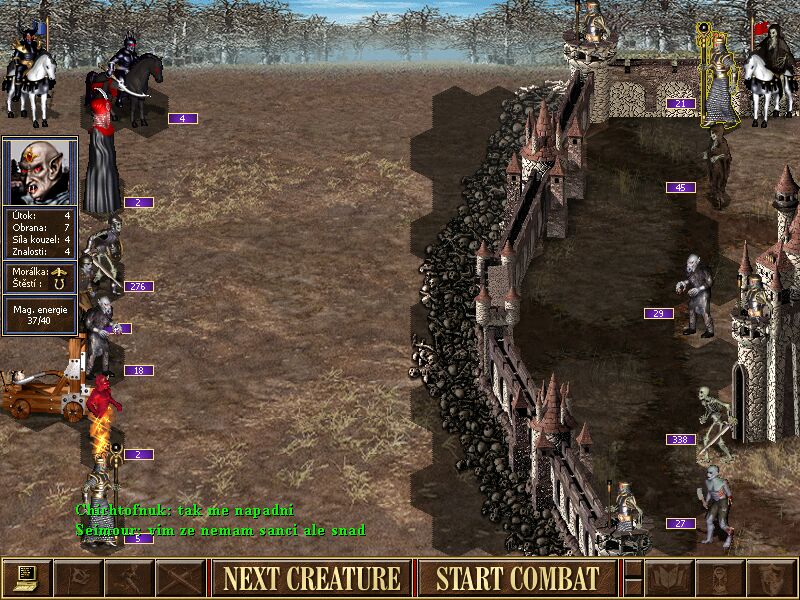Open the spellbook to cast a spell
Viewport: 800px width, 600px height.
click(x=669, y=578)
